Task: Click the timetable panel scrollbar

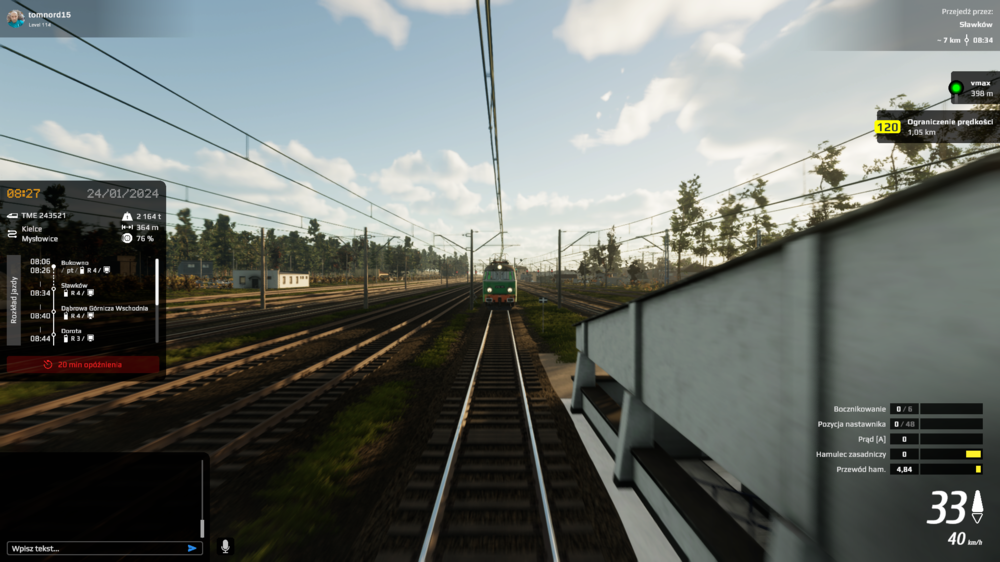Action: point(157,282)
